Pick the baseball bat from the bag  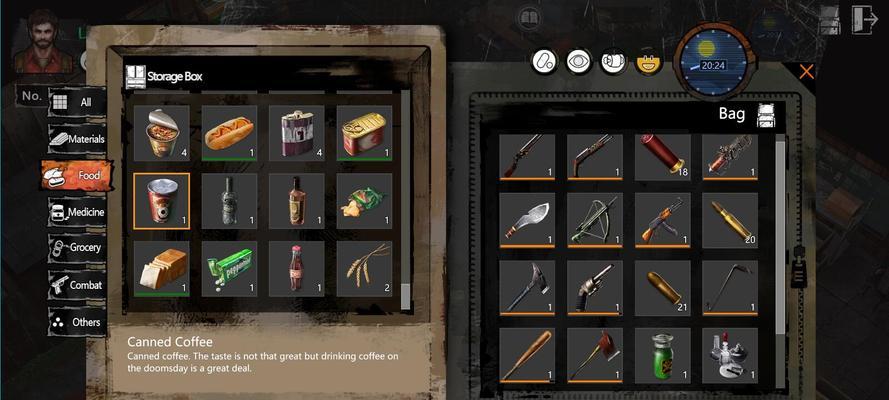pos(527,355)
